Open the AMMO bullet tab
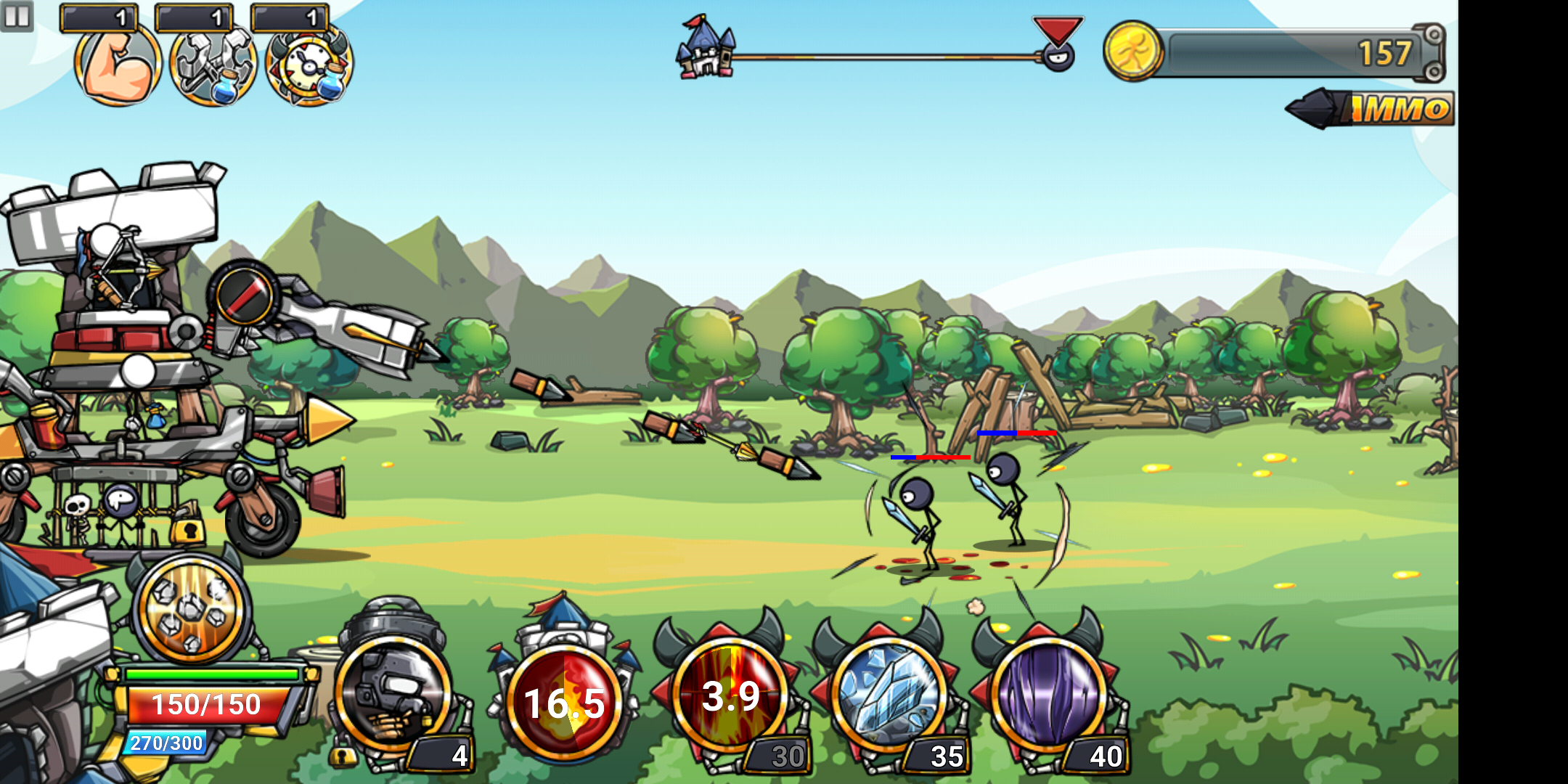Viewport: 1568px width, 784px height. 1372,109
